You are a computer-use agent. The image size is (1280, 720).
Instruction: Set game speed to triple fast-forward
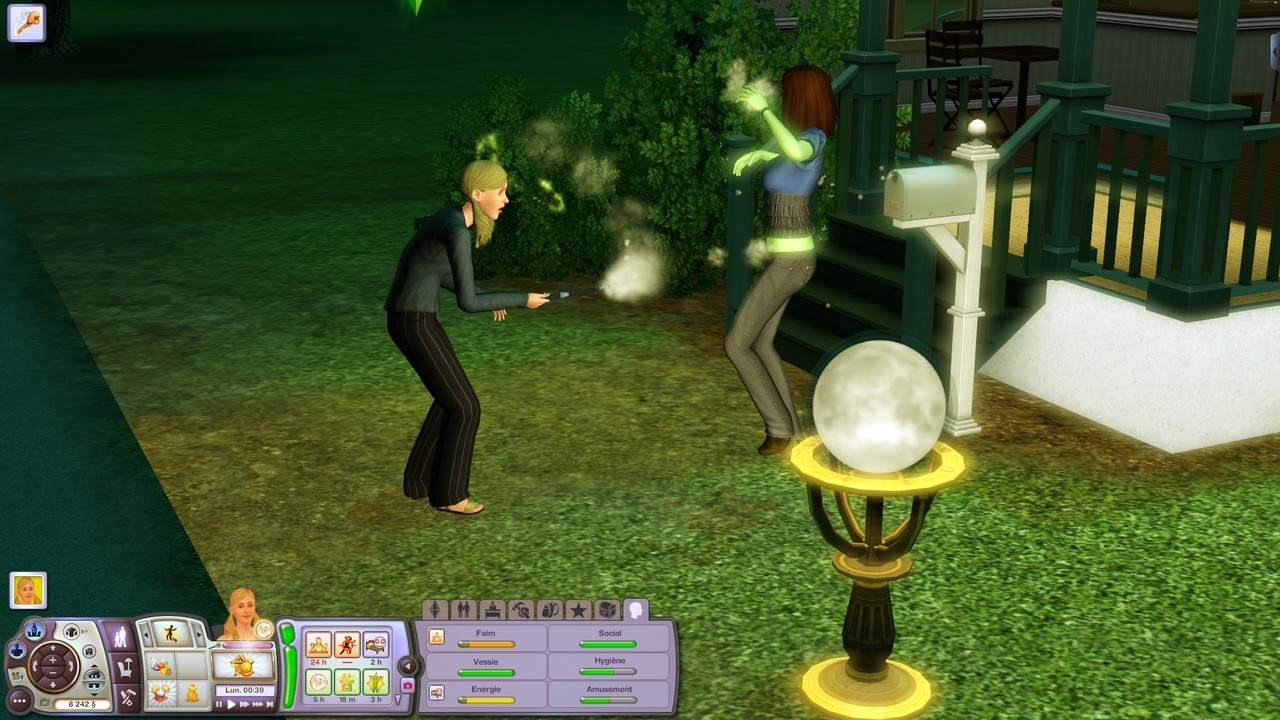[258, 704]
